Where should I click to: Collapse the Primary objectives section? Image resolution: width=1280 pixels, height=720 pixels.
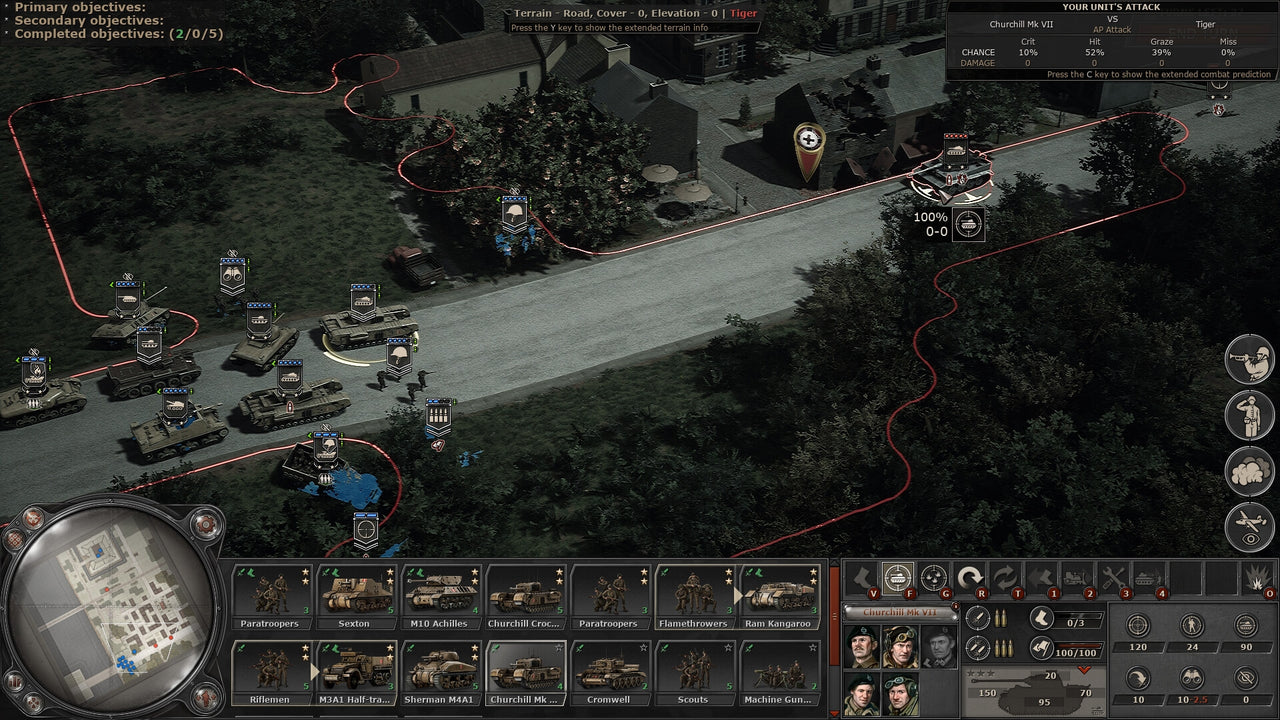7,5
